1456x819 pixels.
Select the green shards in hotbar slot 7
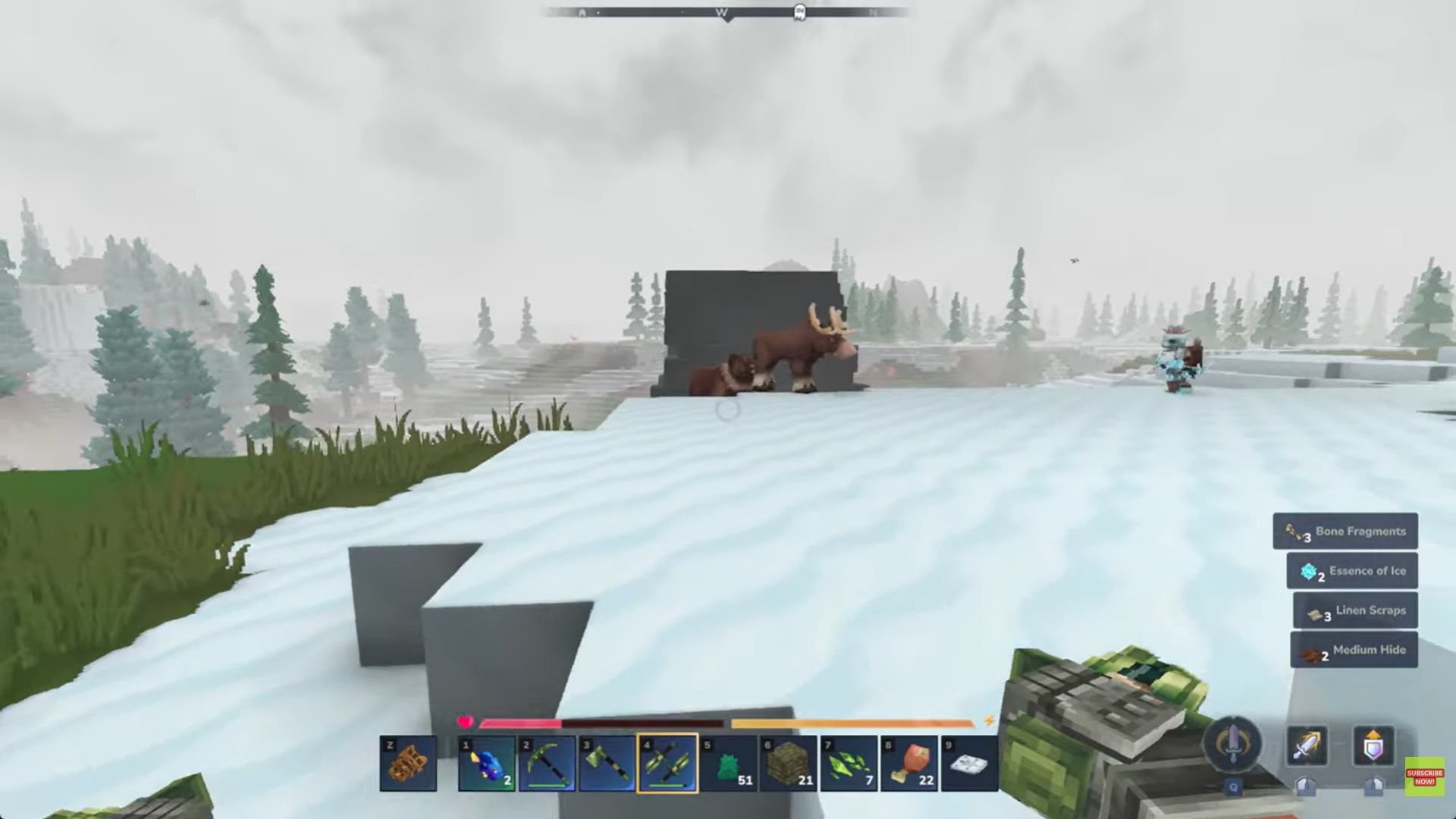(849, 762)
